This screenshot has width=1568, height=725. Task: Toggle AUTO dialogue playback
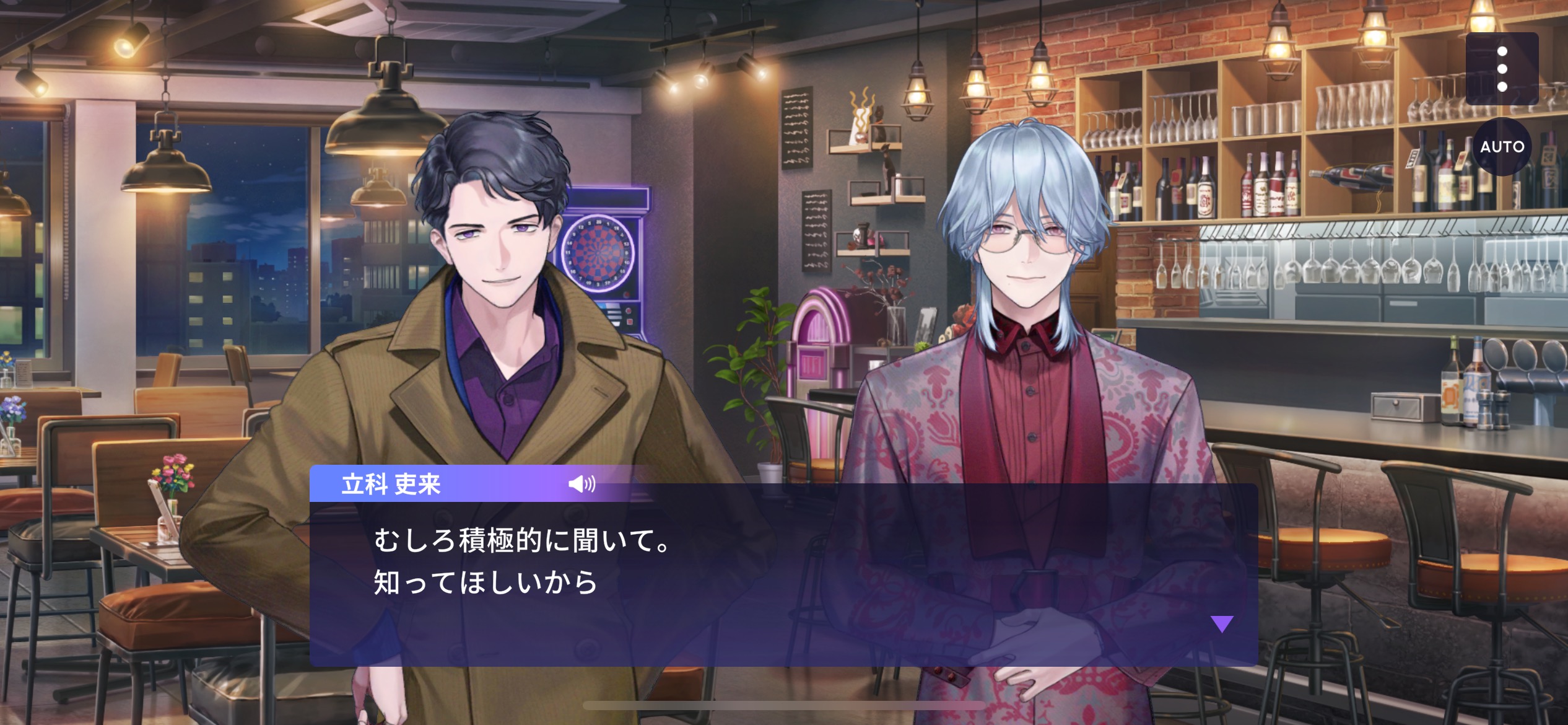[1502, 147]
